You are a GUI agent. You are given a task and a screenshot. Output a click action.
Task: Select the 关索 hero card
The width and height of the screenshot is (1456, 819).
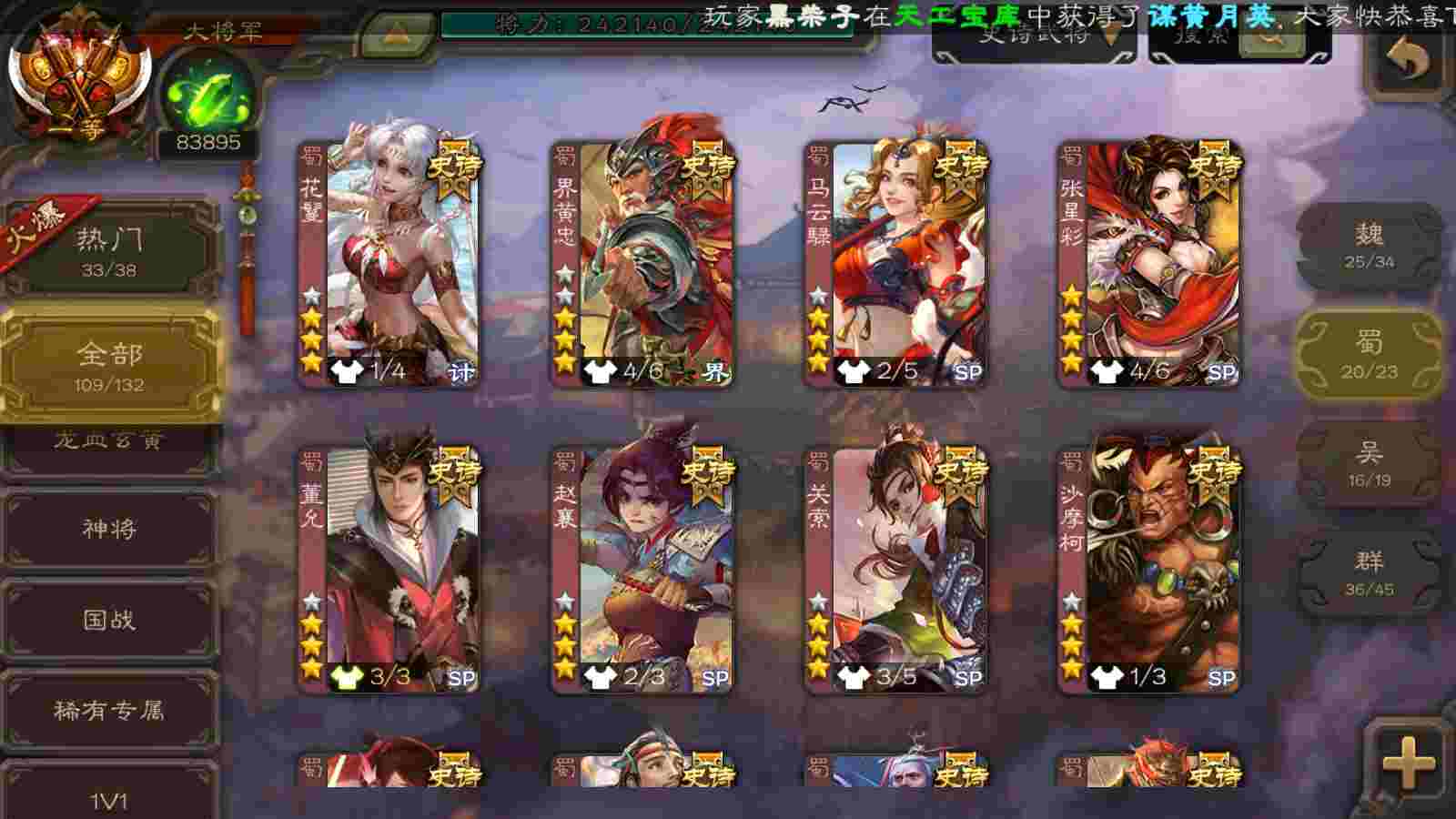(896, 569)
